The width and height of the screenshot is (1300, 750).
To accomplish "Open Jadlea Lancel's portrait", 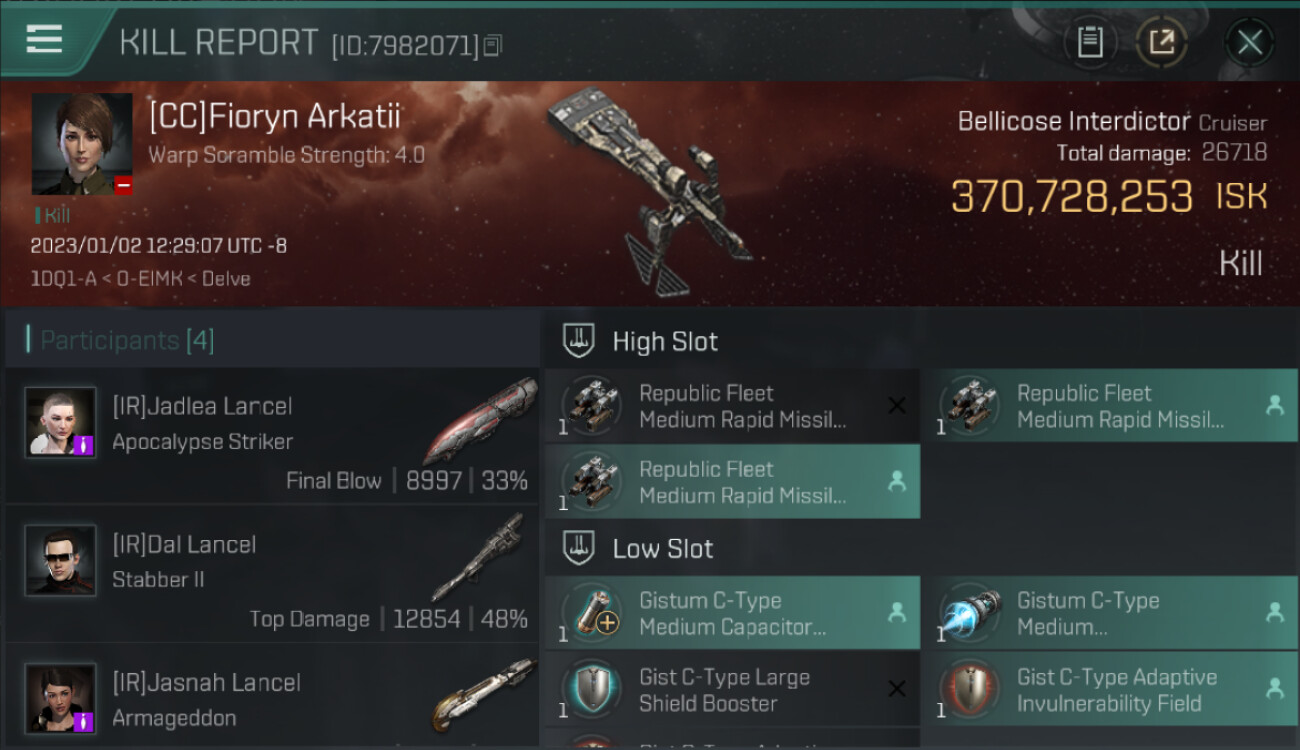I will click(61, 423).
